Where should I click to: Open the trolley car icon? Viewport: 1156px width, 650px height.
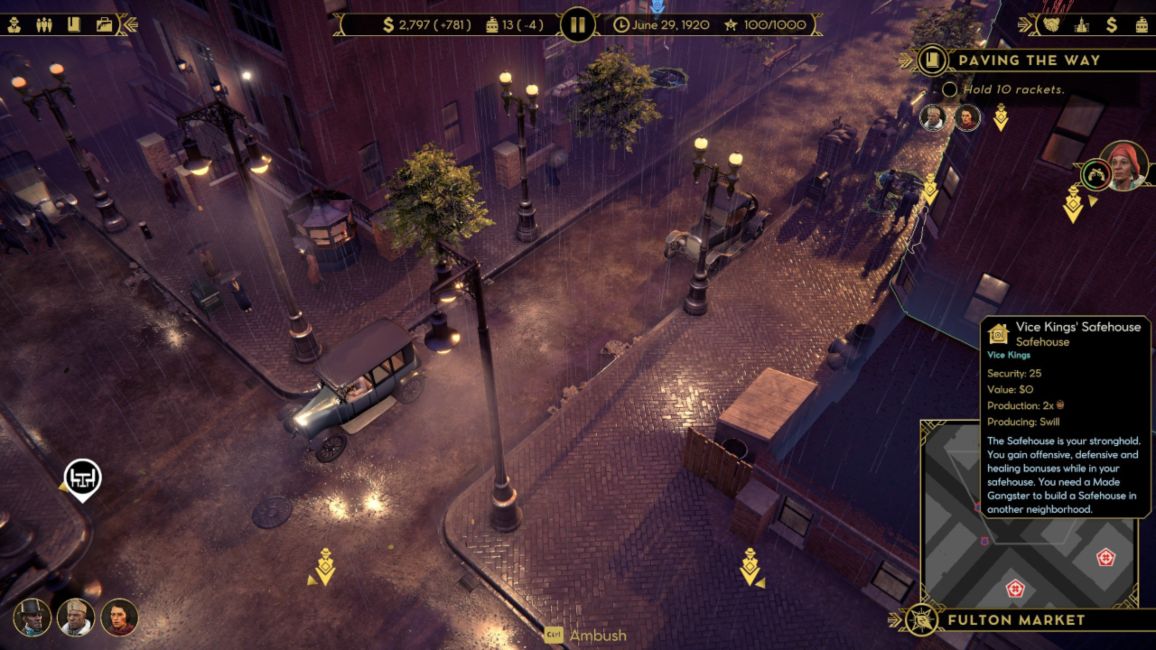pyautogui.click(x=1141, y=24)
